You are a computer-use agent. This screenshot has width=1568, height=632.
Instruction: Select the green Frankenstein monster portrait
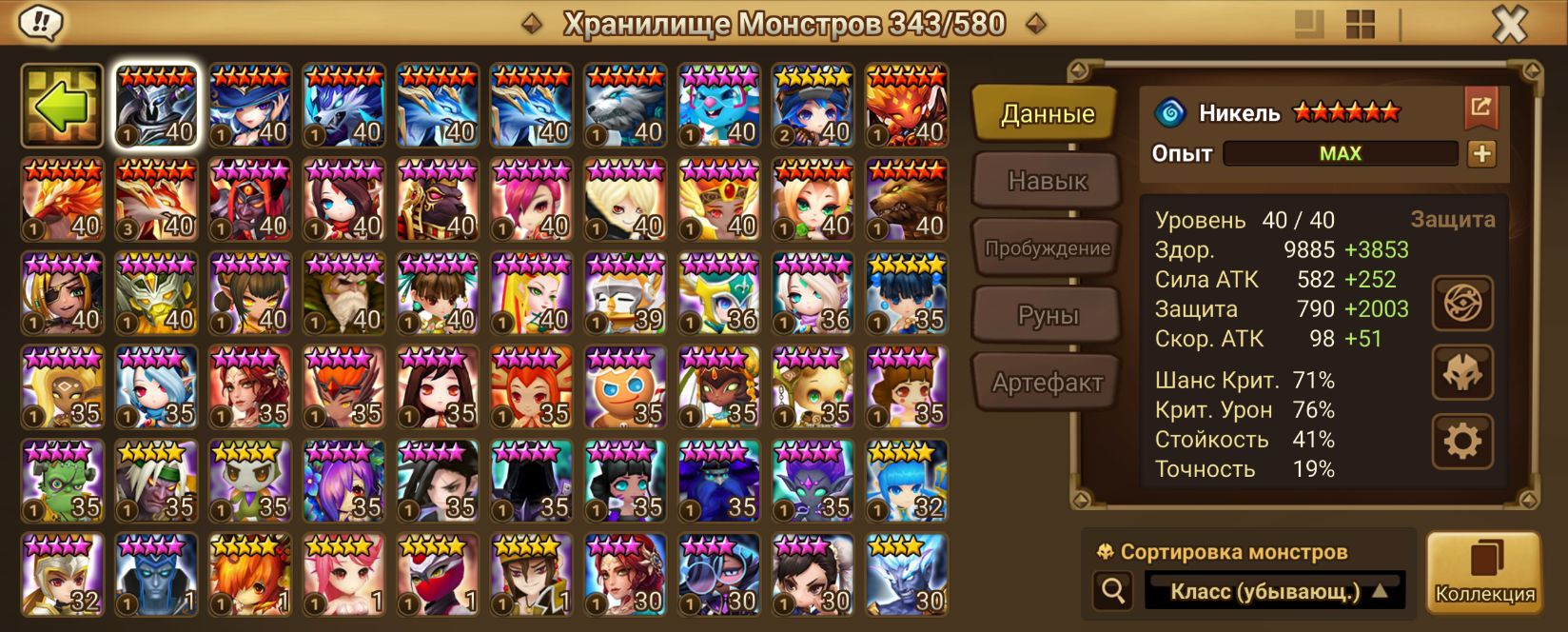(62, 482)
